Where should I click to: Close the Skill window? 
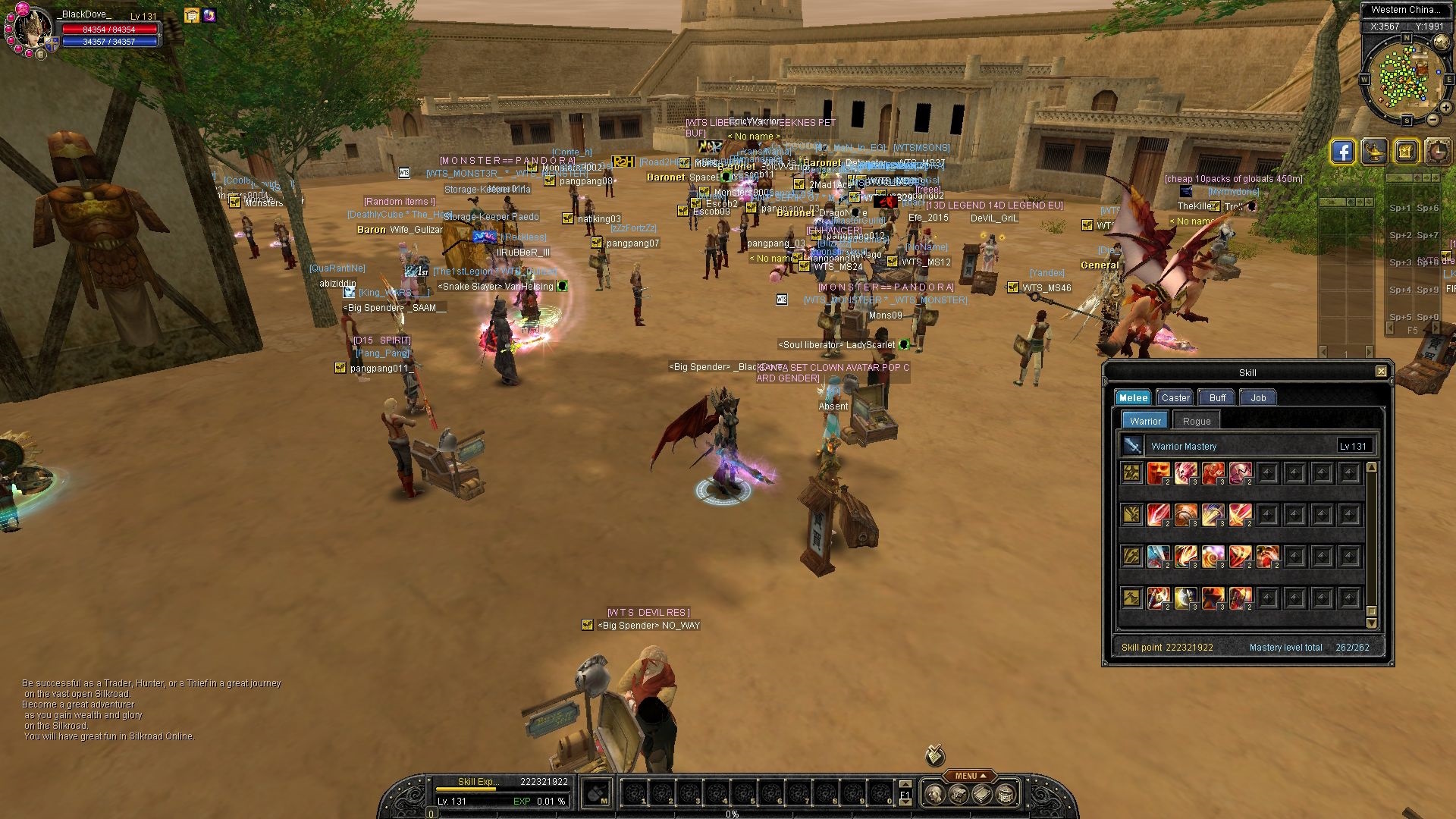click(1381, 371)
